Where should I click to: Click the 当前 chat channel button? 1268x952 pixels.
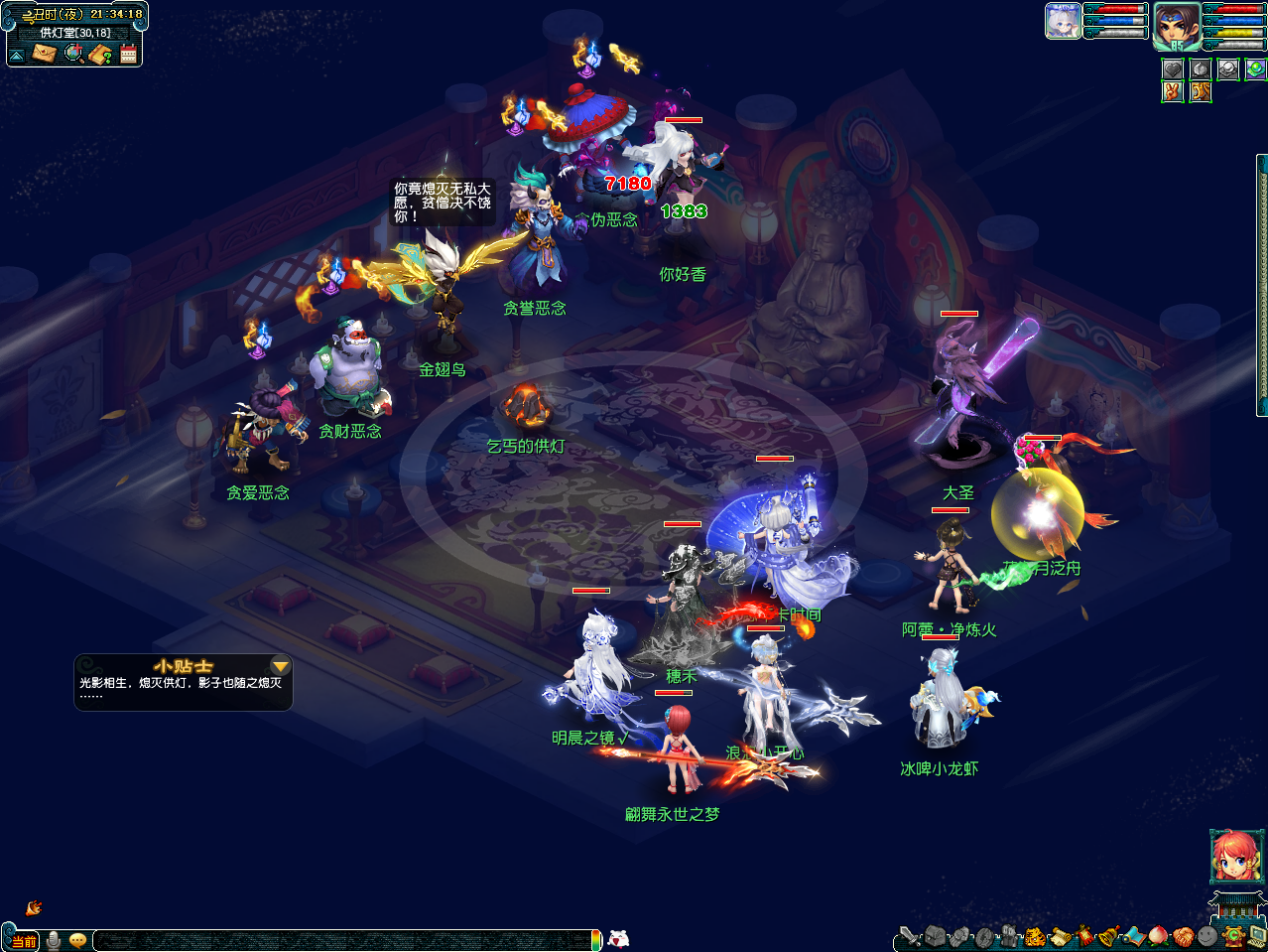[24, 941]
